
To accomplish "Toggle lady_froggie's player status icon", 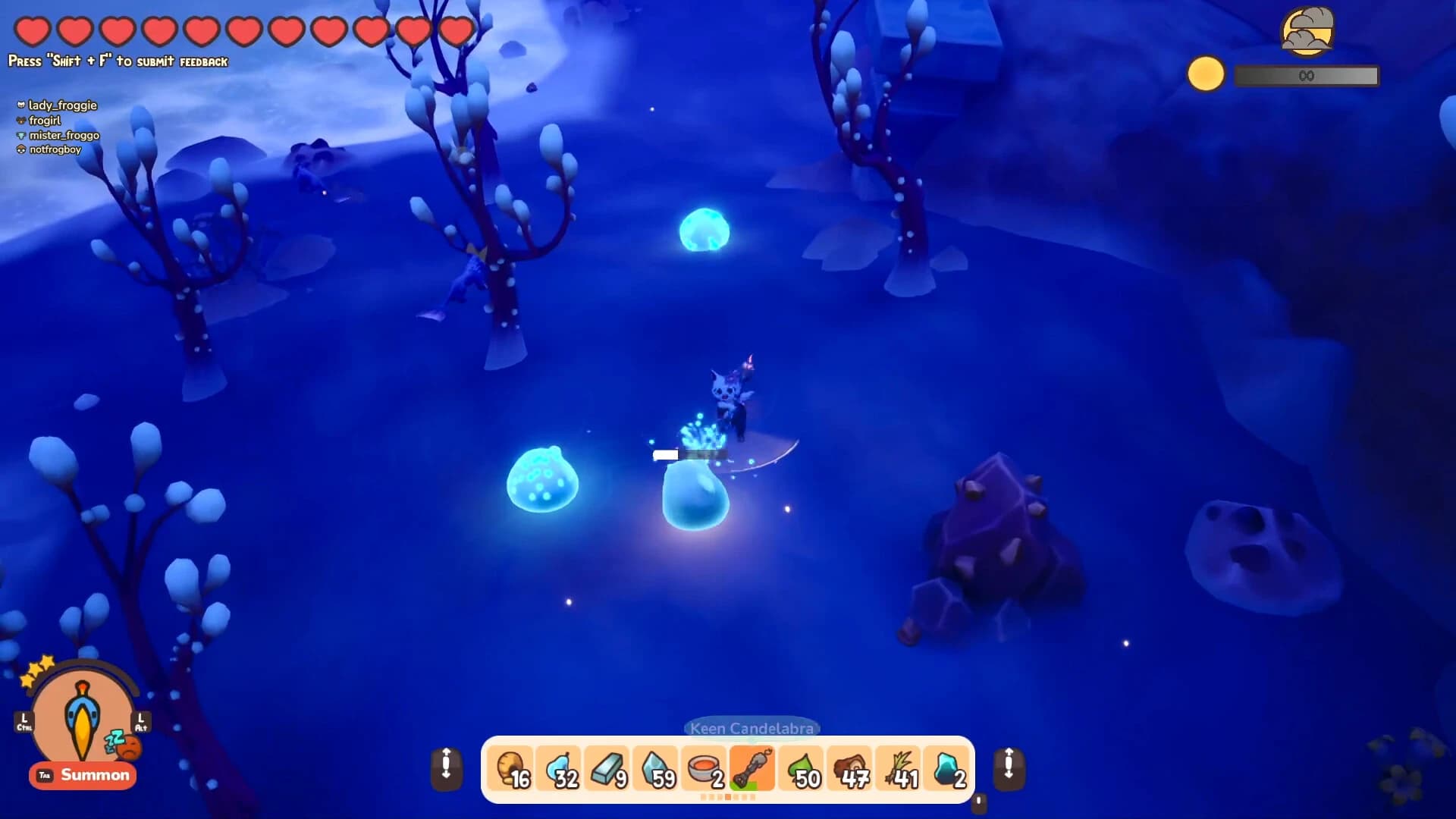I will 22,105.
